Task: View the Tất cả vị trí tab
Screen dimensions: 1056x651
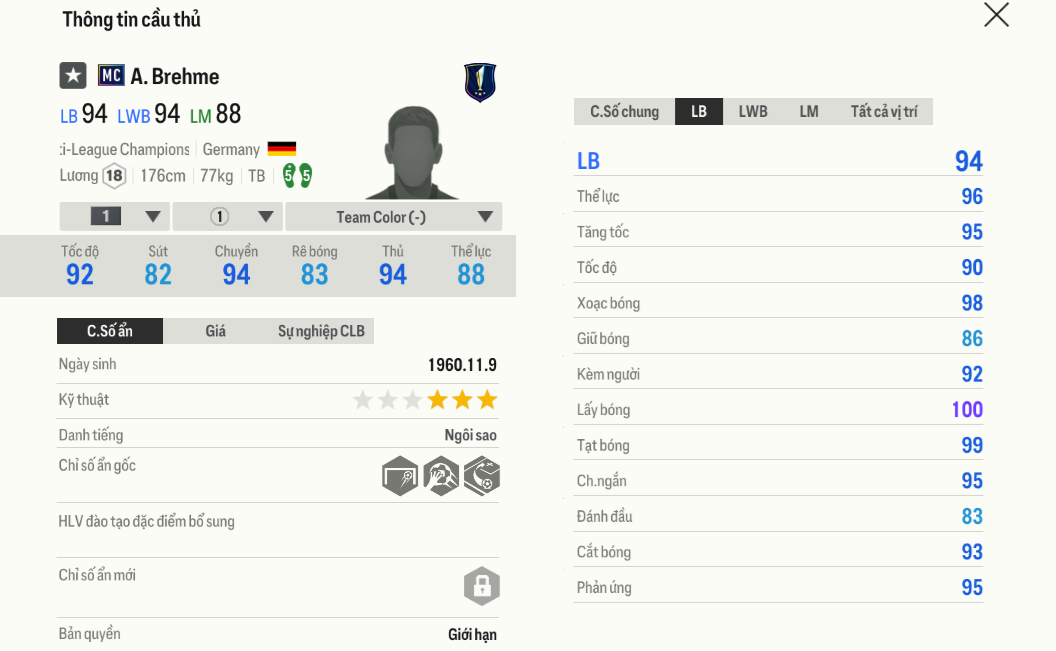Action: tap(883, 112)
